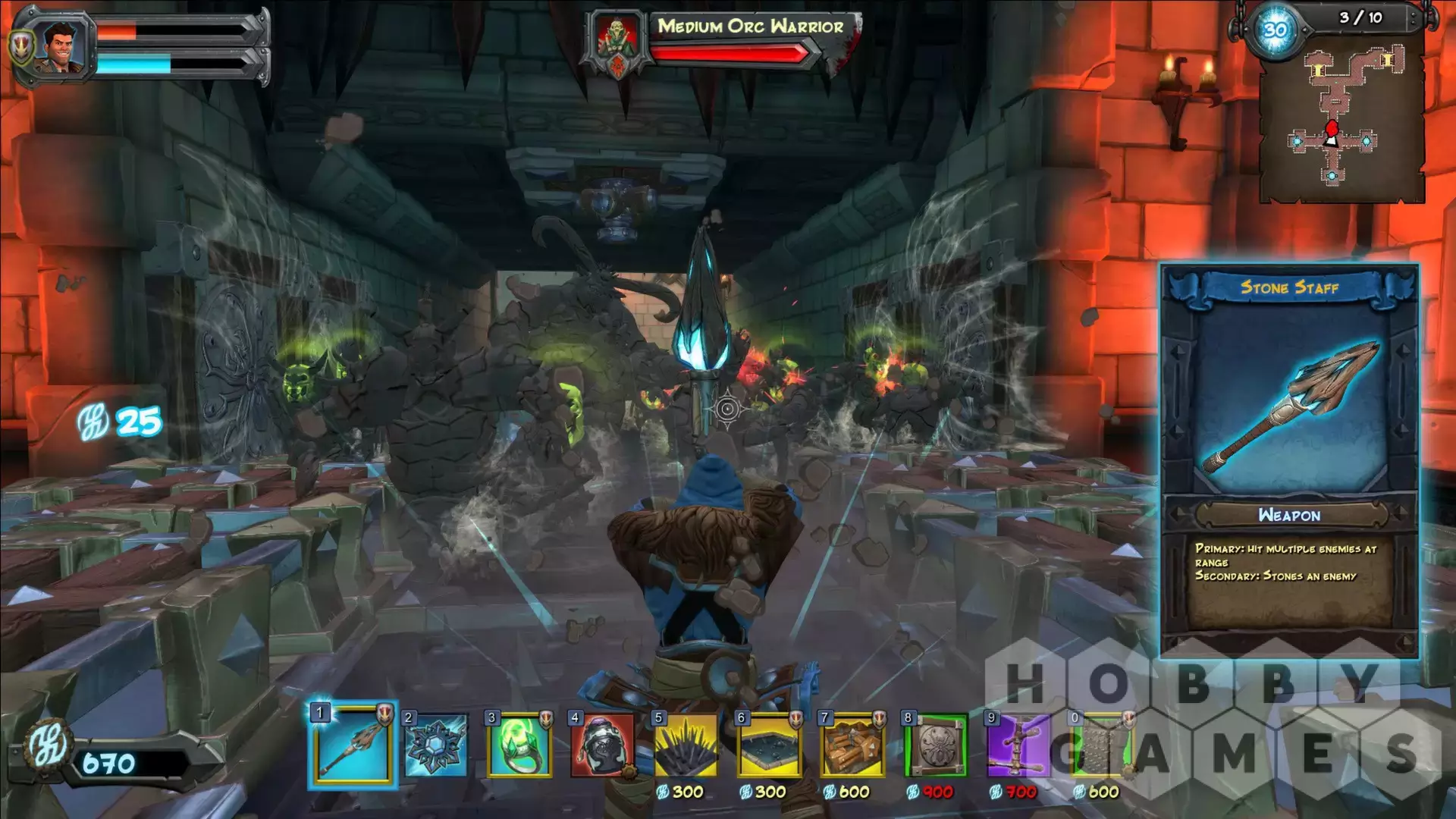Select the Stone Staff in hotbar slot 1
The height and width of the screenshot is (819, 1456).
(353, 745)
